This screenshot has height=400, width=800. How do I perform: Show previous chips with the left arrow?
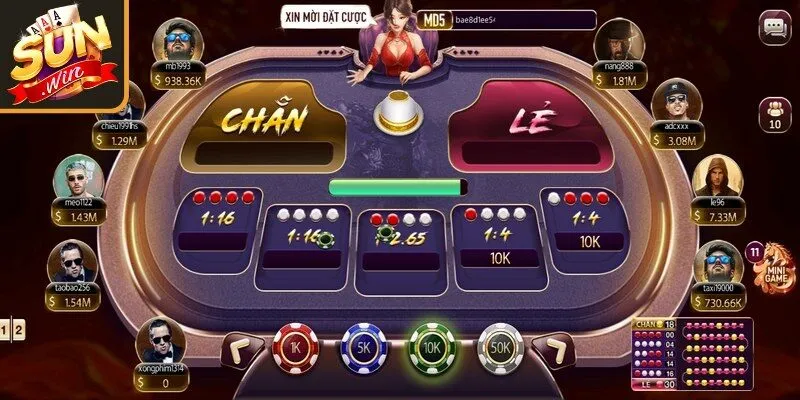[240, 348]
